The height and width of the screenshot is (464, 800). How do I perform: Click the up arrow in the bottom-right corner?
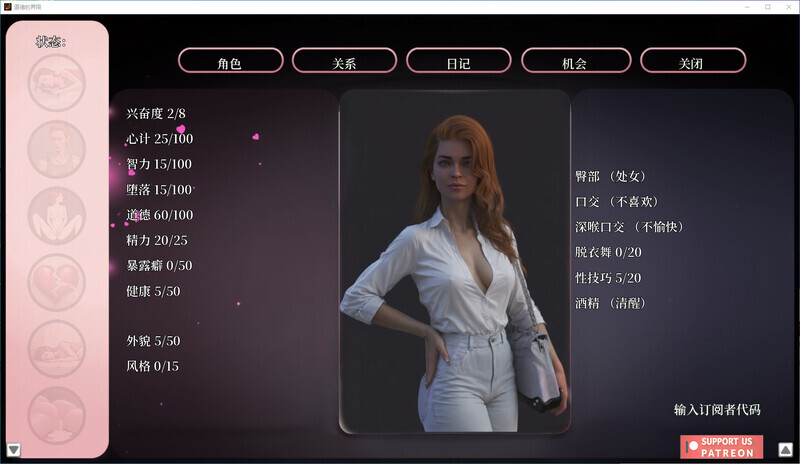[785, 449]
